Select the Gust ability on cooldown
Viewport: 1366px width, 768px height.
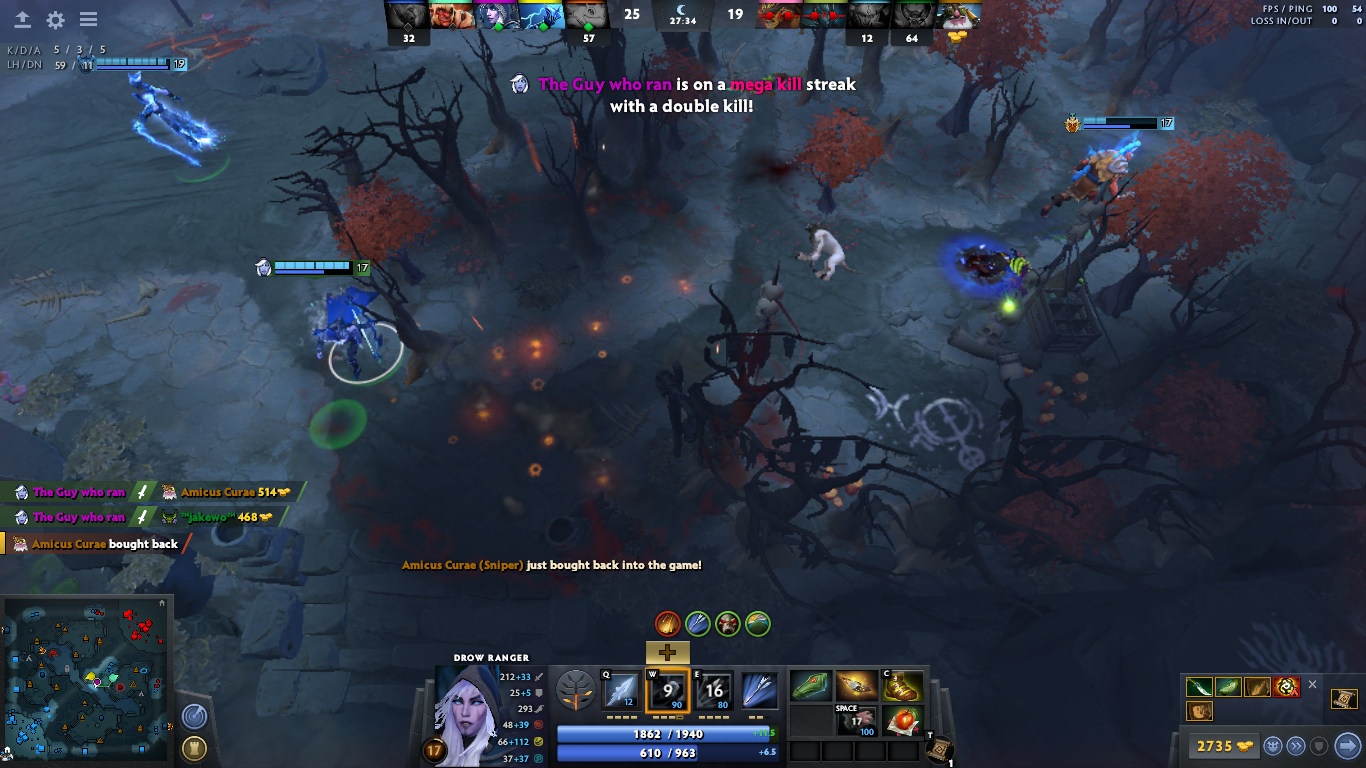coord(668,690)
